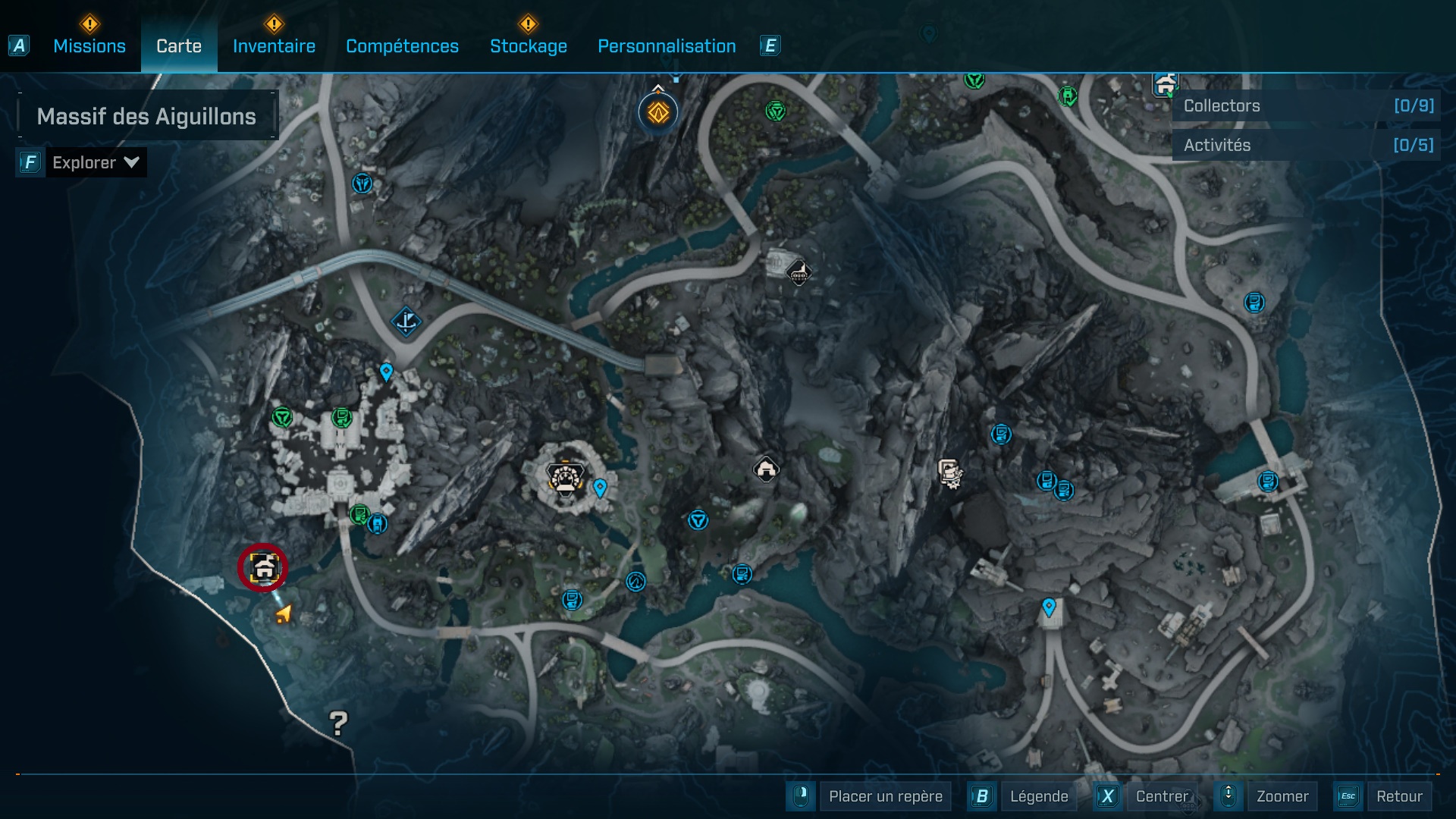
Task: Switch to the Inventaire tab
Action: tap(274, 46)
